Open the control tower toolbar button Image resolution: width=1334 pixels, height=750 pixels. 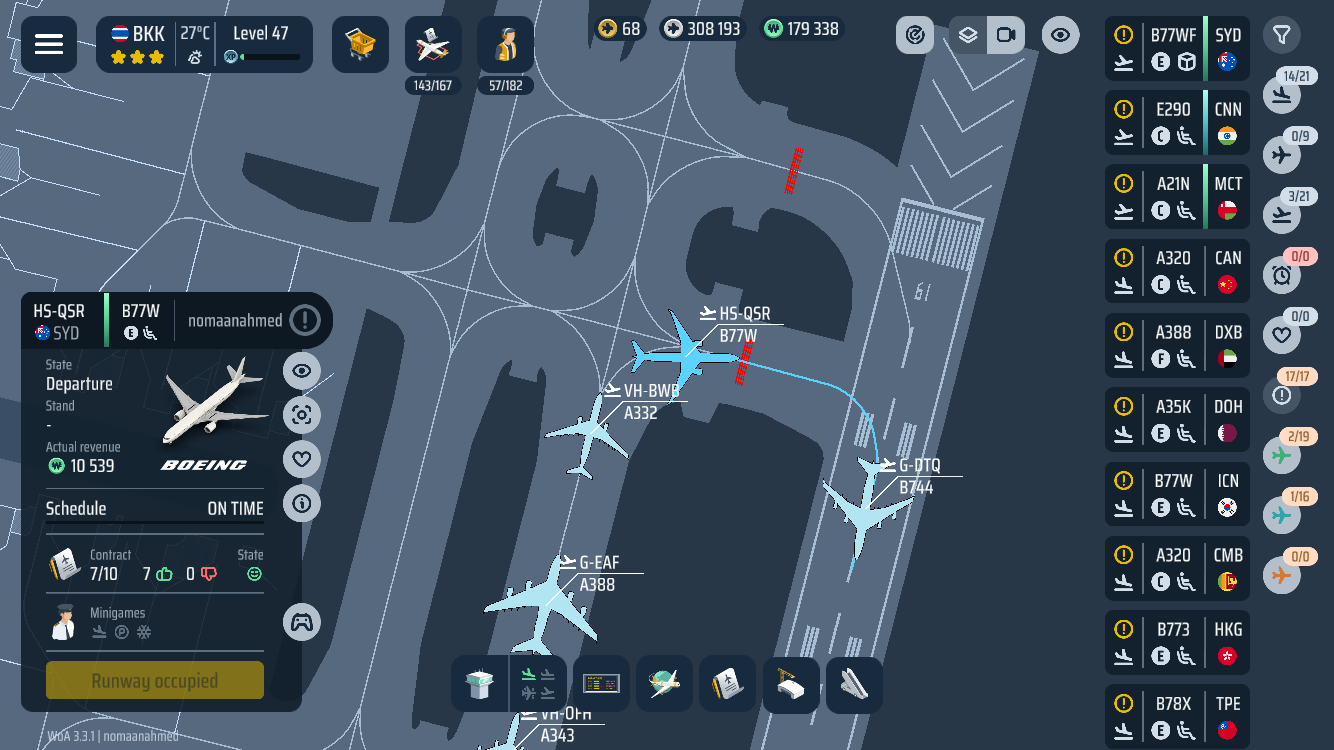[x=480, y=685]
